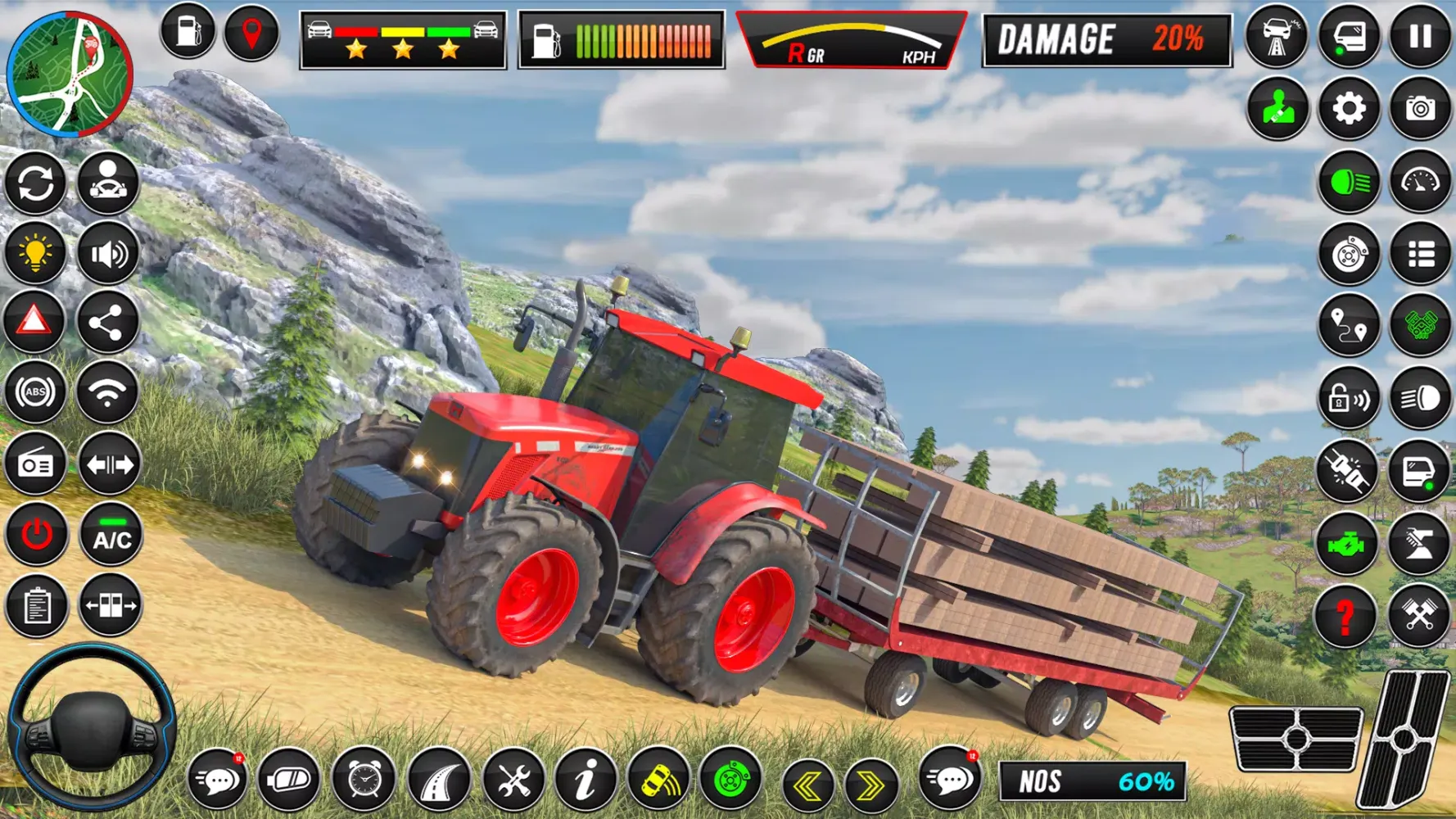Open the Settings gear menu
The width and height of the screenshot is (1456, 819).
[1350, 106]
